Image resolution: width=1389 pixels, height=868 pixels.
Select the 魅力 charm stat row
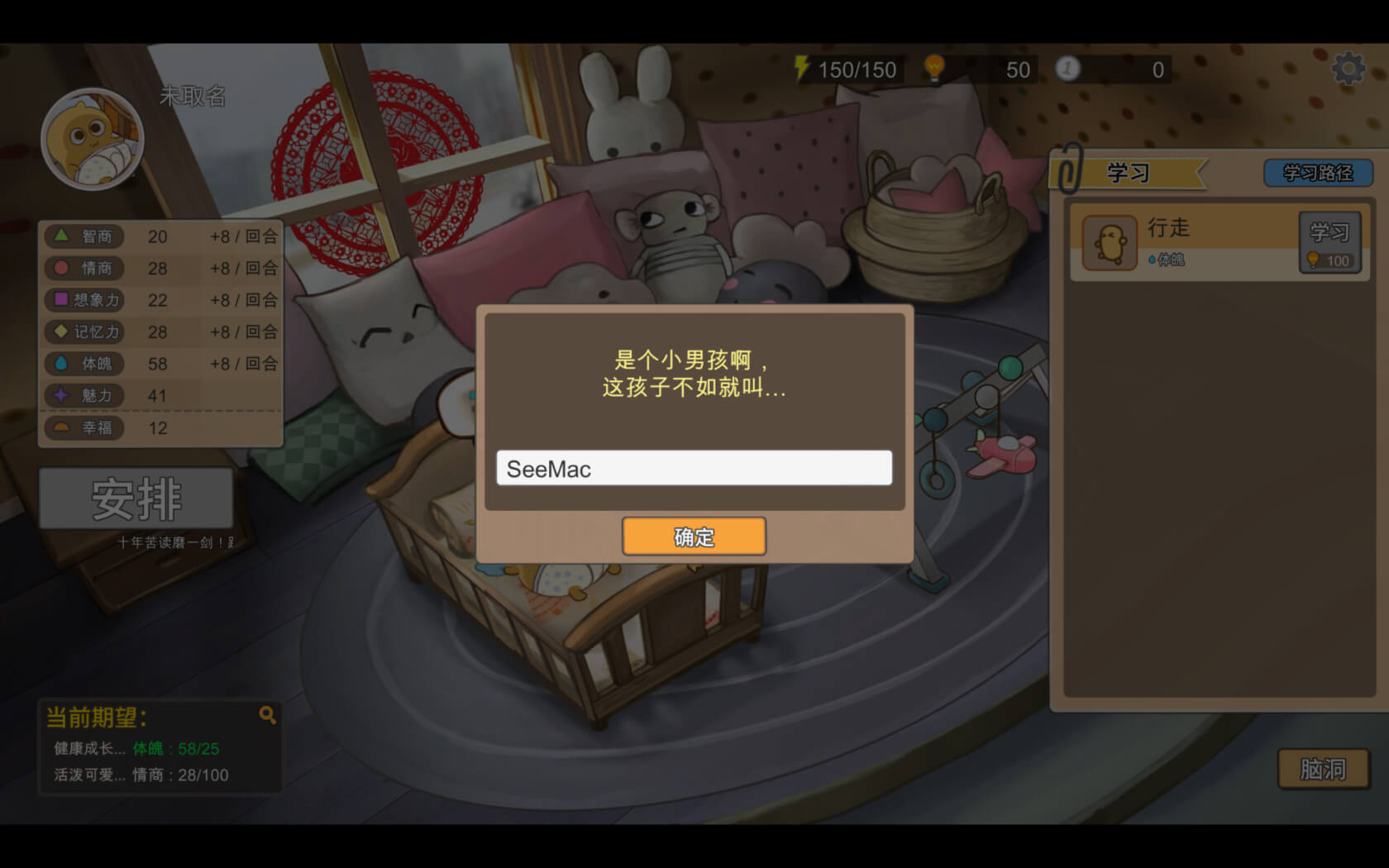click(x=161, y=396)
